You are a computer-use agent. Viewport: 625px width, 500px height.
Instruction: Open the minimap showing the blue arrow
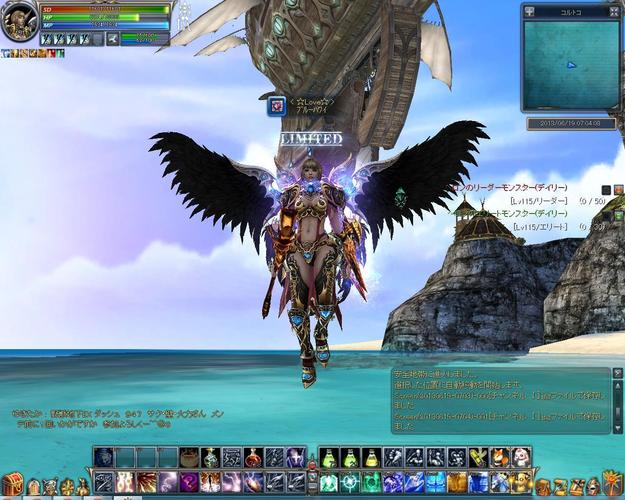(x=570, y=64)
